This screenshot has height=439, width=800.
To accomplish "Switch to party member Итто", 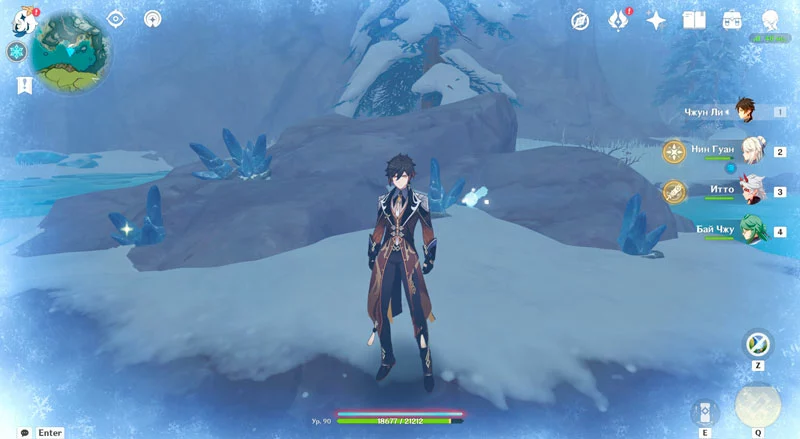I will (x=745, y=190).
